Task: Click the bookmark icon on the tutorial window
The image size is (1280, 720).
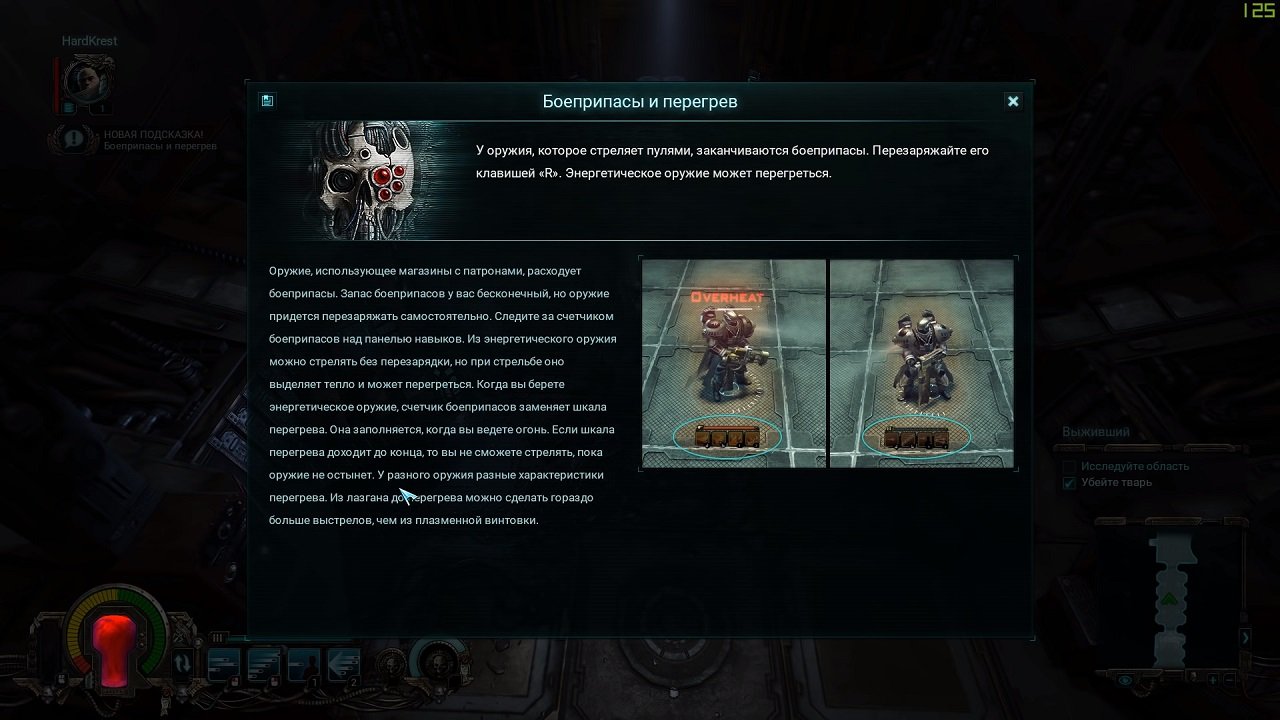Action: pos(266,101)
